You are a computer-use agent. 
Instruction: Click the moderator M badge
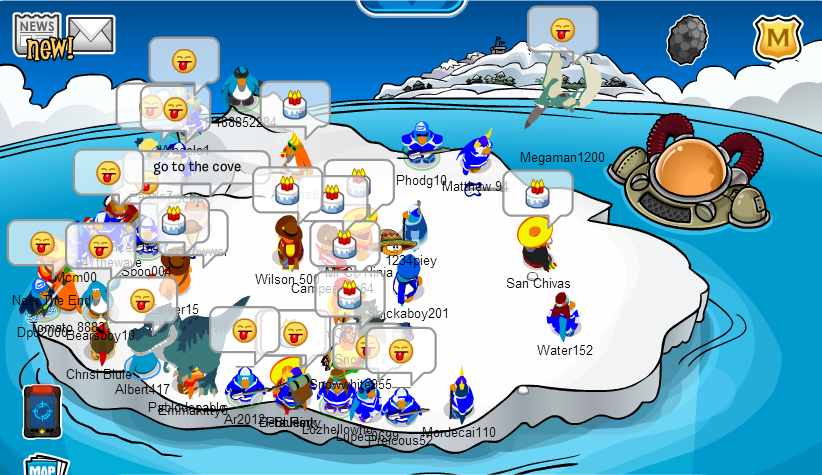[x=773, y=38]
